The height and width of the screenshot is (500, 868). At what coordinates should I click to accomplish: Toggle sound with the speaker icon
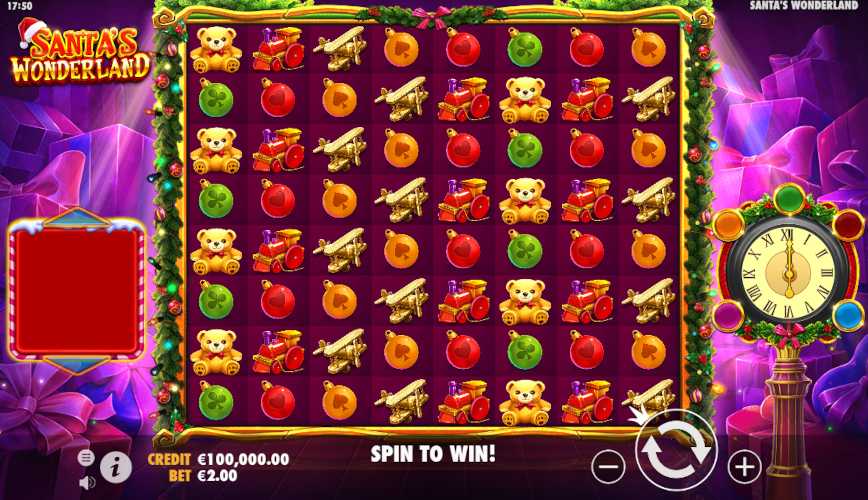pos(87,482)
